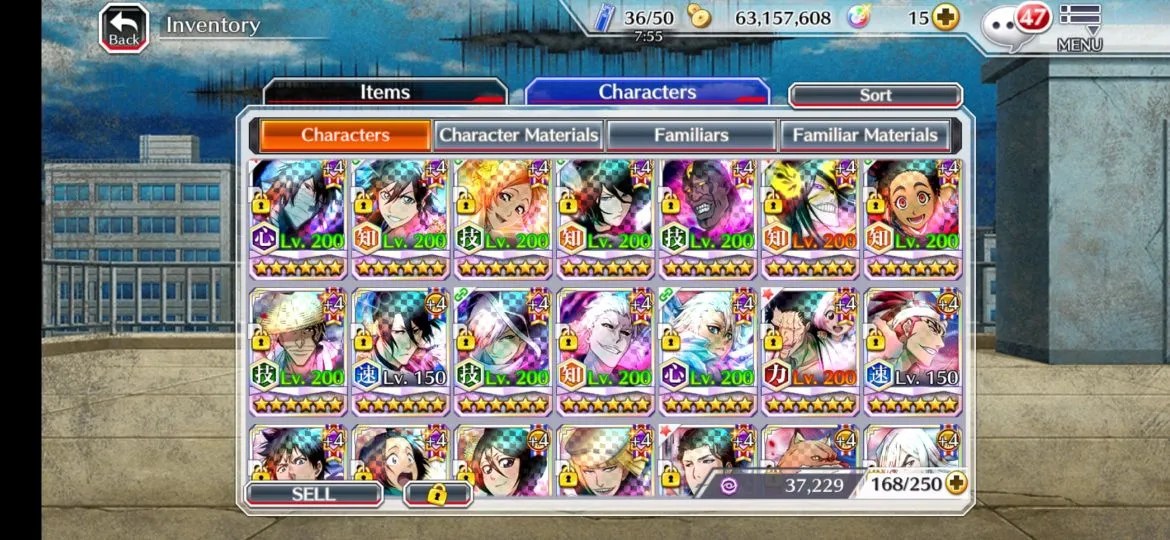Image resolution: width=1170 pixels, height=540 pixels.
Task: Show the Familiars sub-tab
Action: (x=691, y=135)
